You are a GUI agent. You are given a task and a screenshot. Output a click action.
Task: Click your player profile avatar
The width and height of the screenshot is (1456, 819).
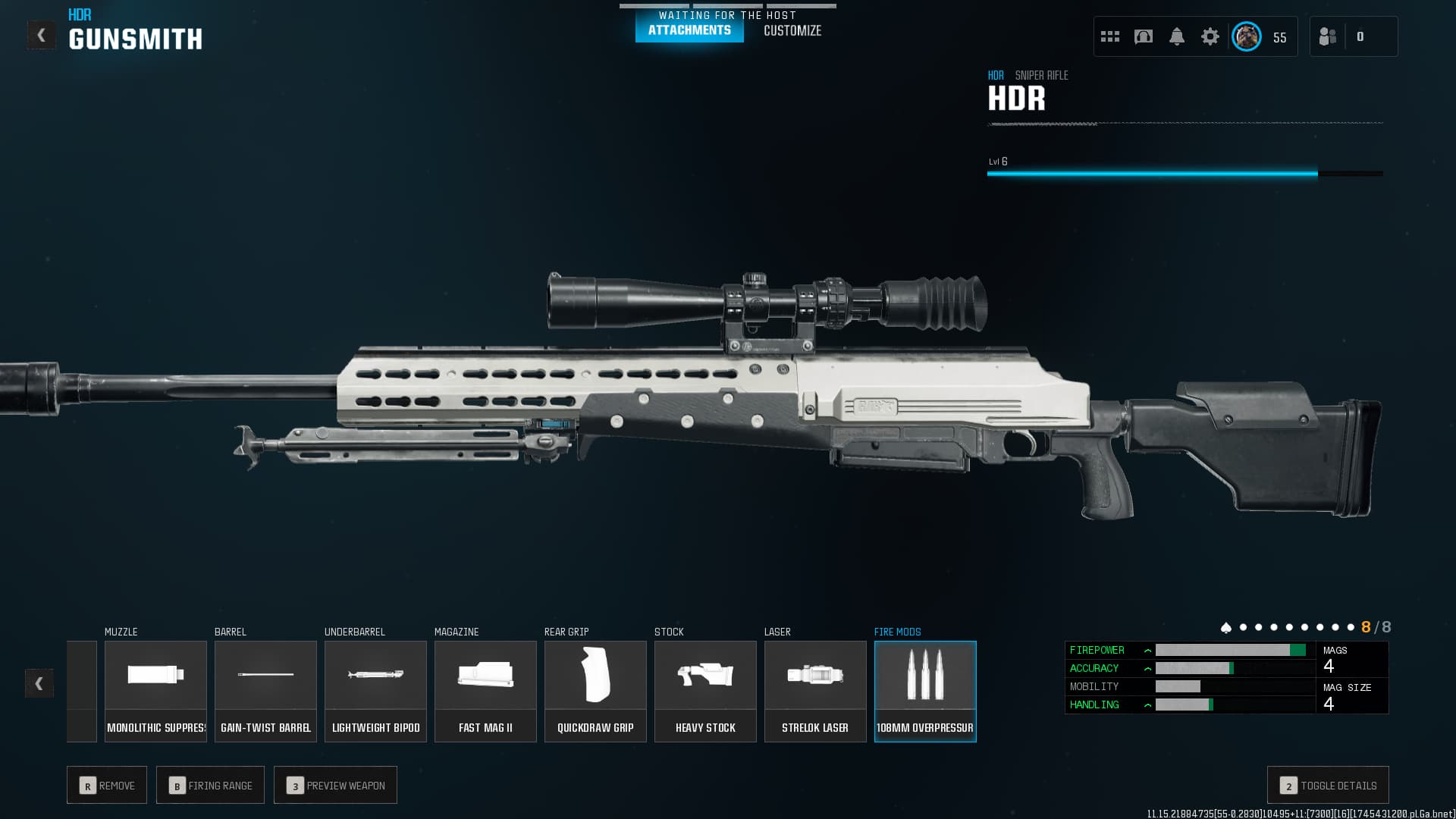pyautogui.click(x=1245, y=36)
